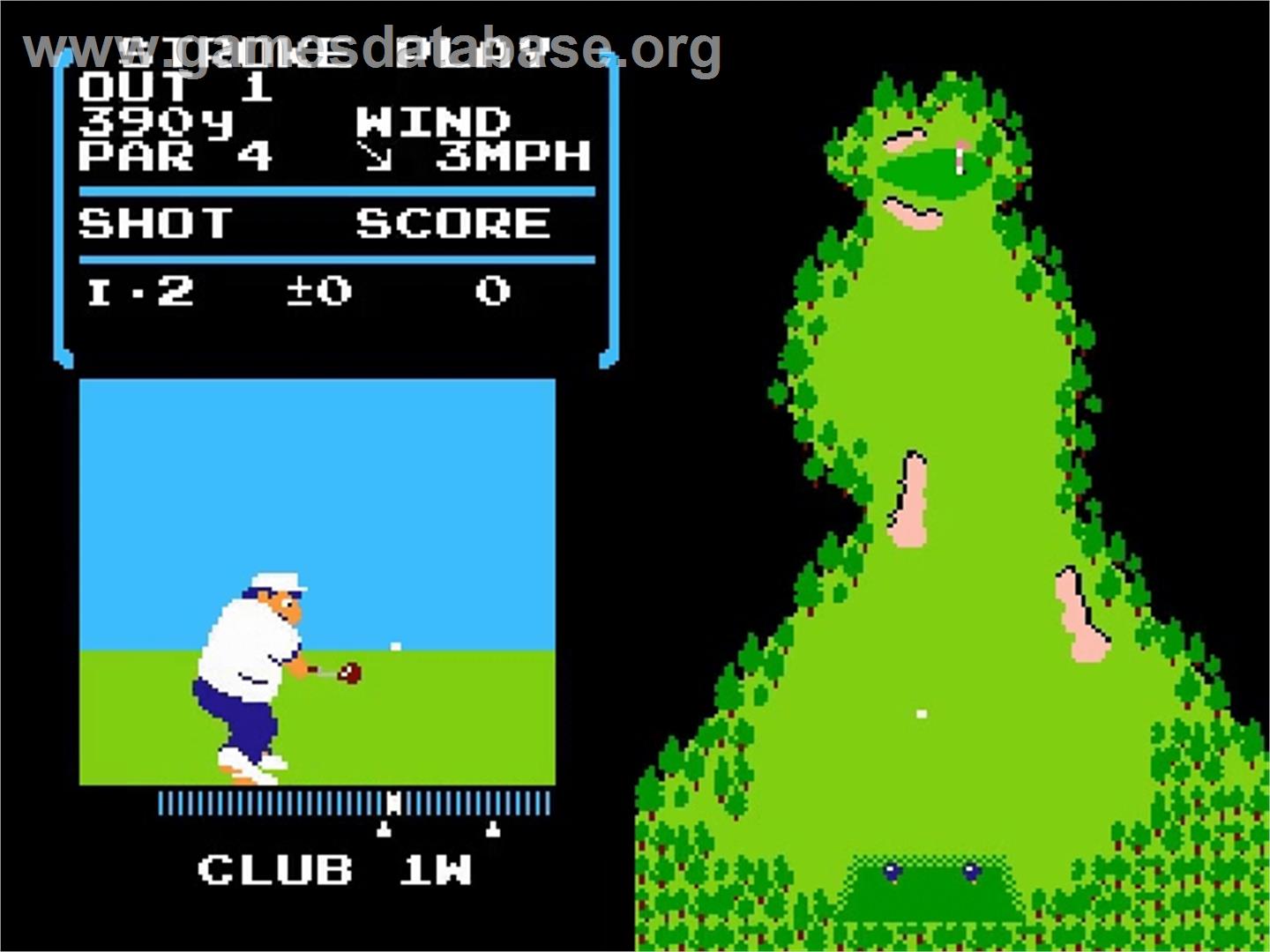The height and width of the screenshot is (952, 1270).
Task: Expand the SCORE column header
Action: [x=452, y=221]
